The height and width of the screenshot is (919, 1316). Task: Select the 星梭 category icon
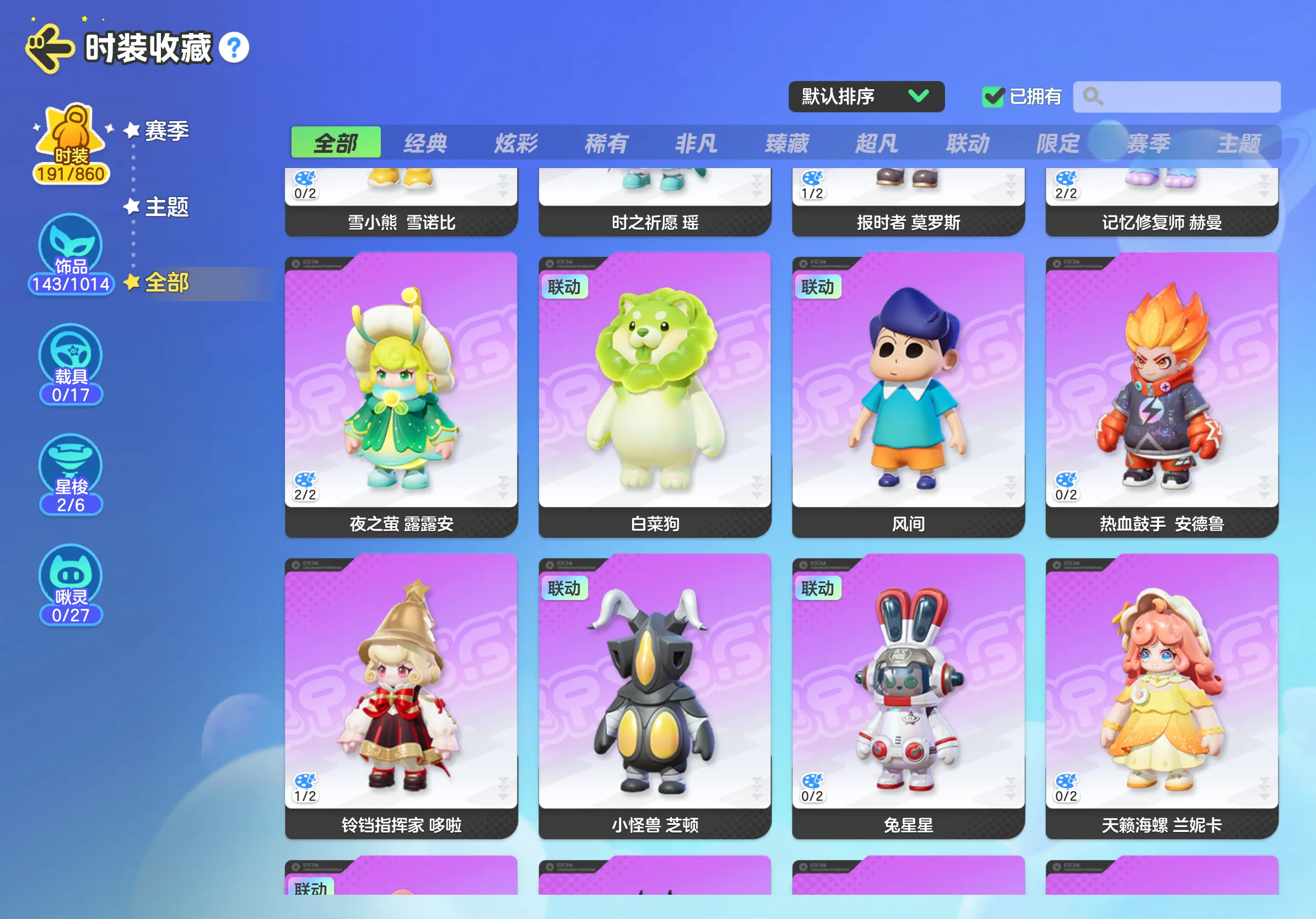[x=71, y=474]
